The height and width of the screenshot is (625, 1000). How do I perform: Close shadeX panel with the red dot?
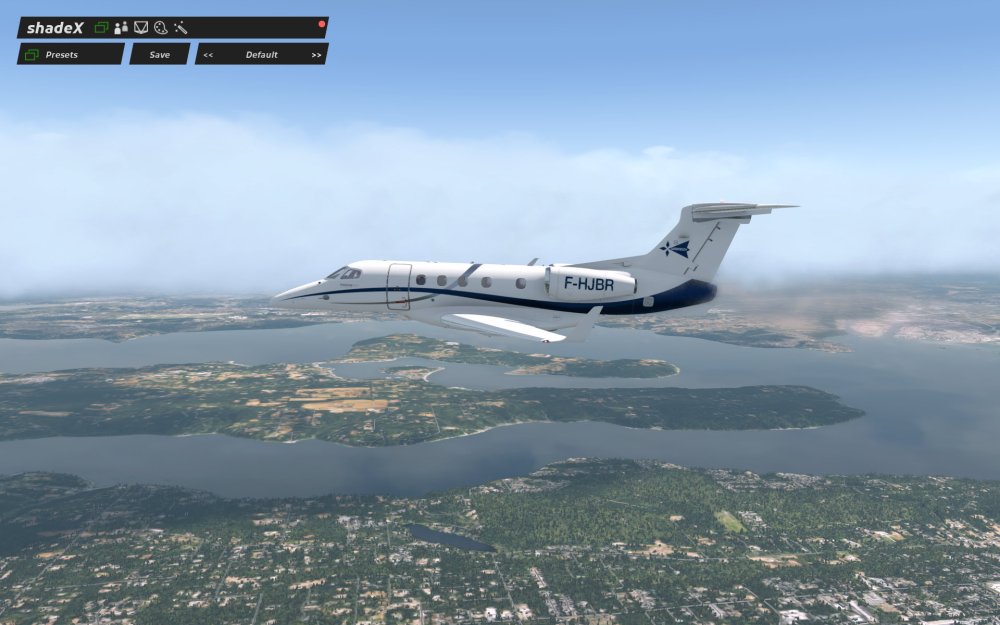322,23
